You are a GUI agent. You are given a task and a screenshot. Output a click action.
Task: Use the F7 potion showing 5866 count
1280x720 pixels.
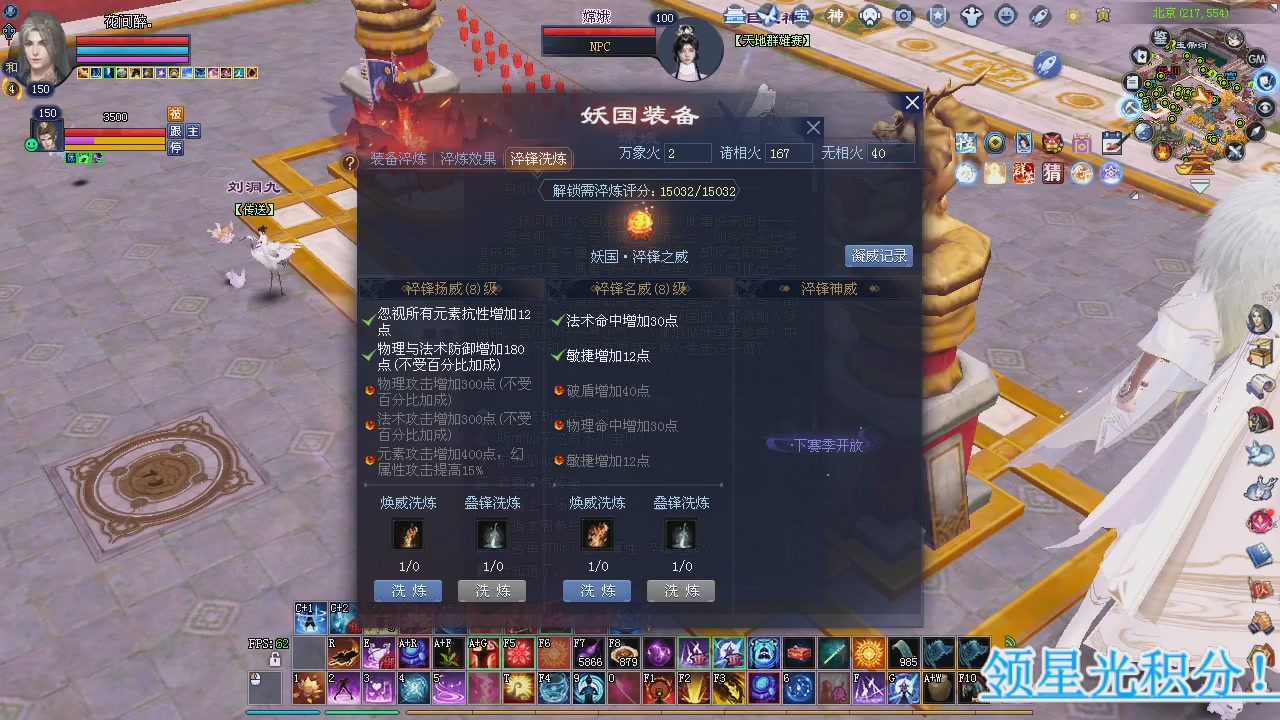589,653
